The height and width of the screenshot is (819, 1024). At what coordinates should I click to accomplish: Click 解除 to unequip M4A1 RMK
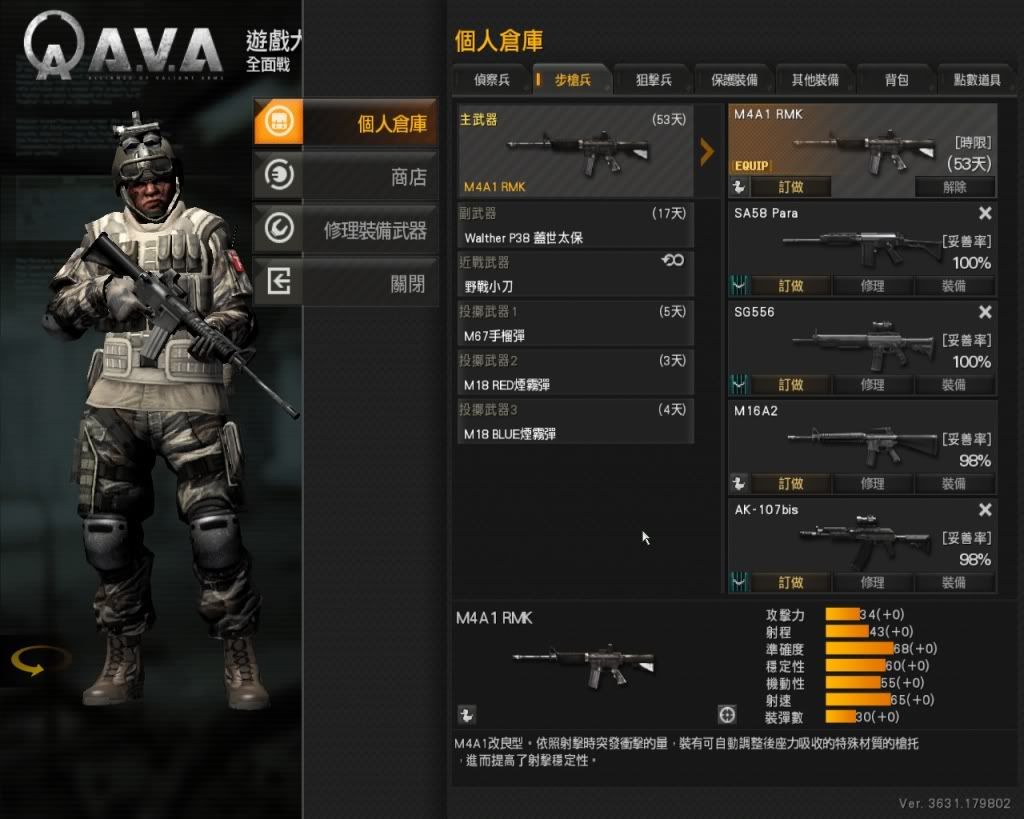coord(954,187)
